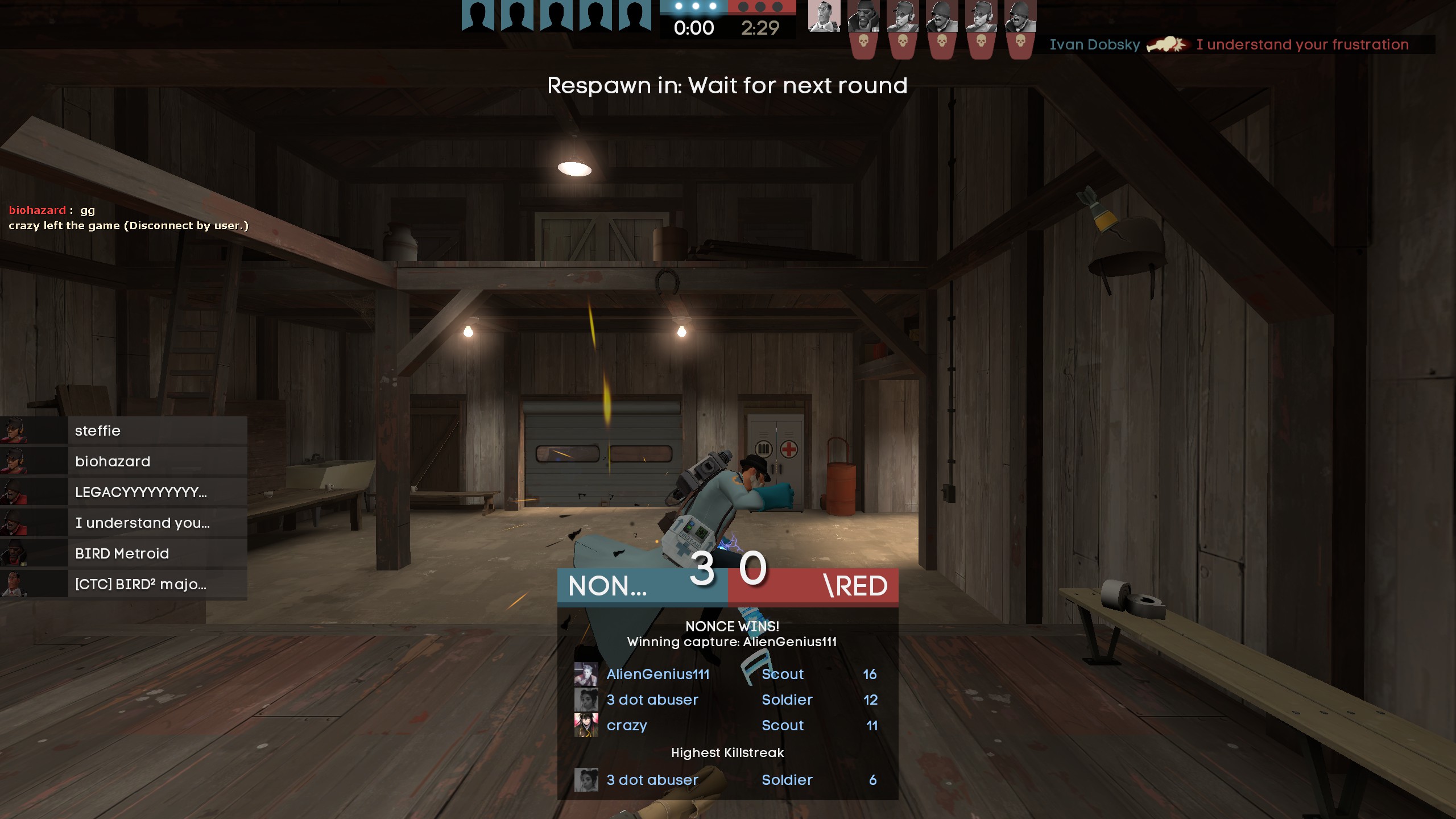
Task: Select crazy's row in the top scorers
Action: point(727,725)
